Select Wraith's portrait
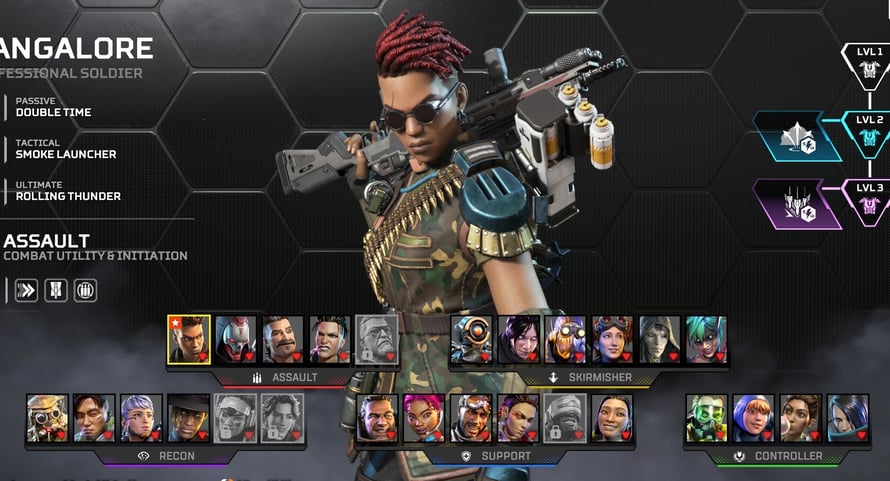The width and height of the screenshot is (890, 481). pyautogui.click(x=518, y=339)
